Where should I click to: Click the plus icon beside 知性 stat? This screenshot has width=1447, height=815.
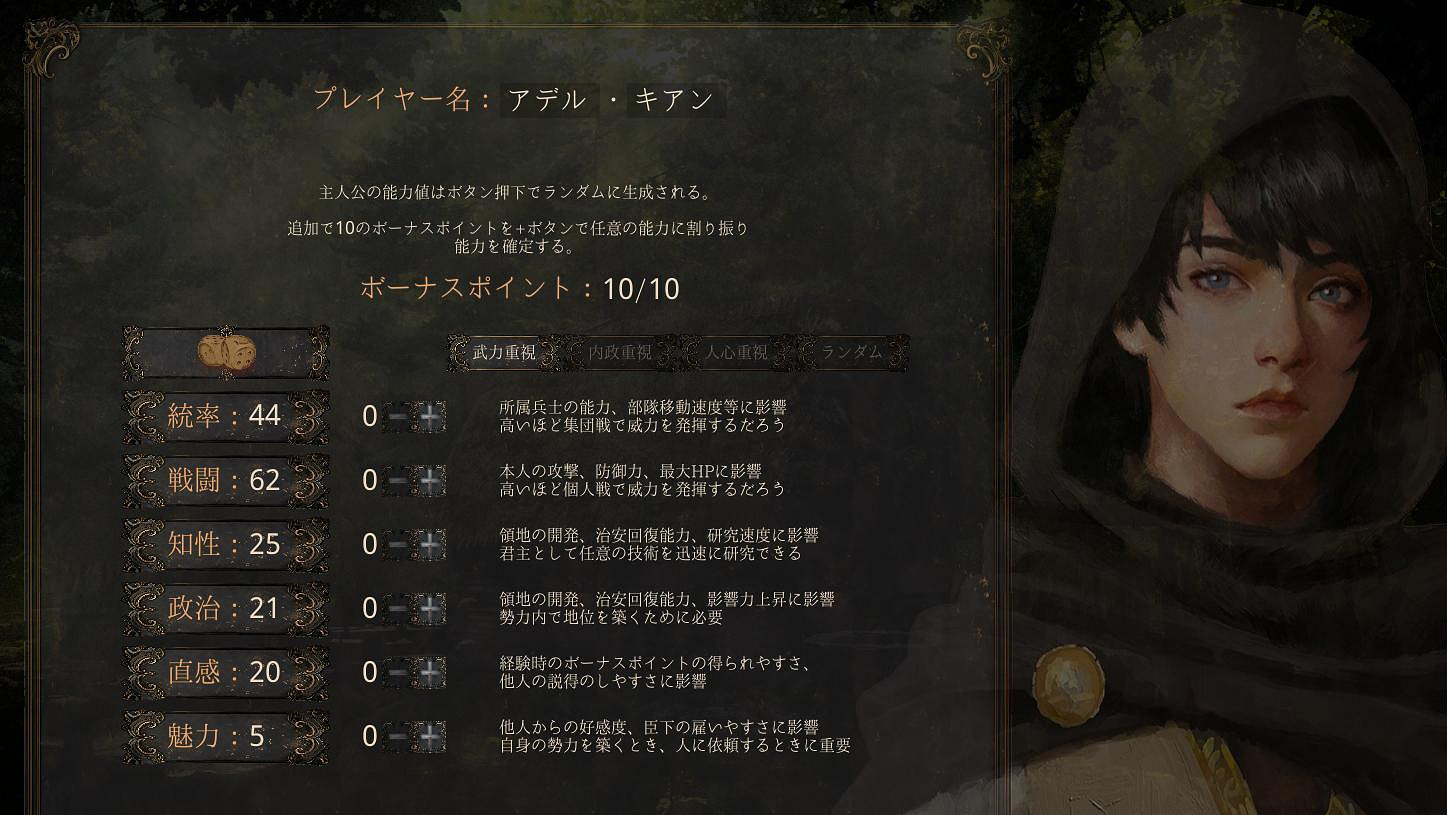429,544
